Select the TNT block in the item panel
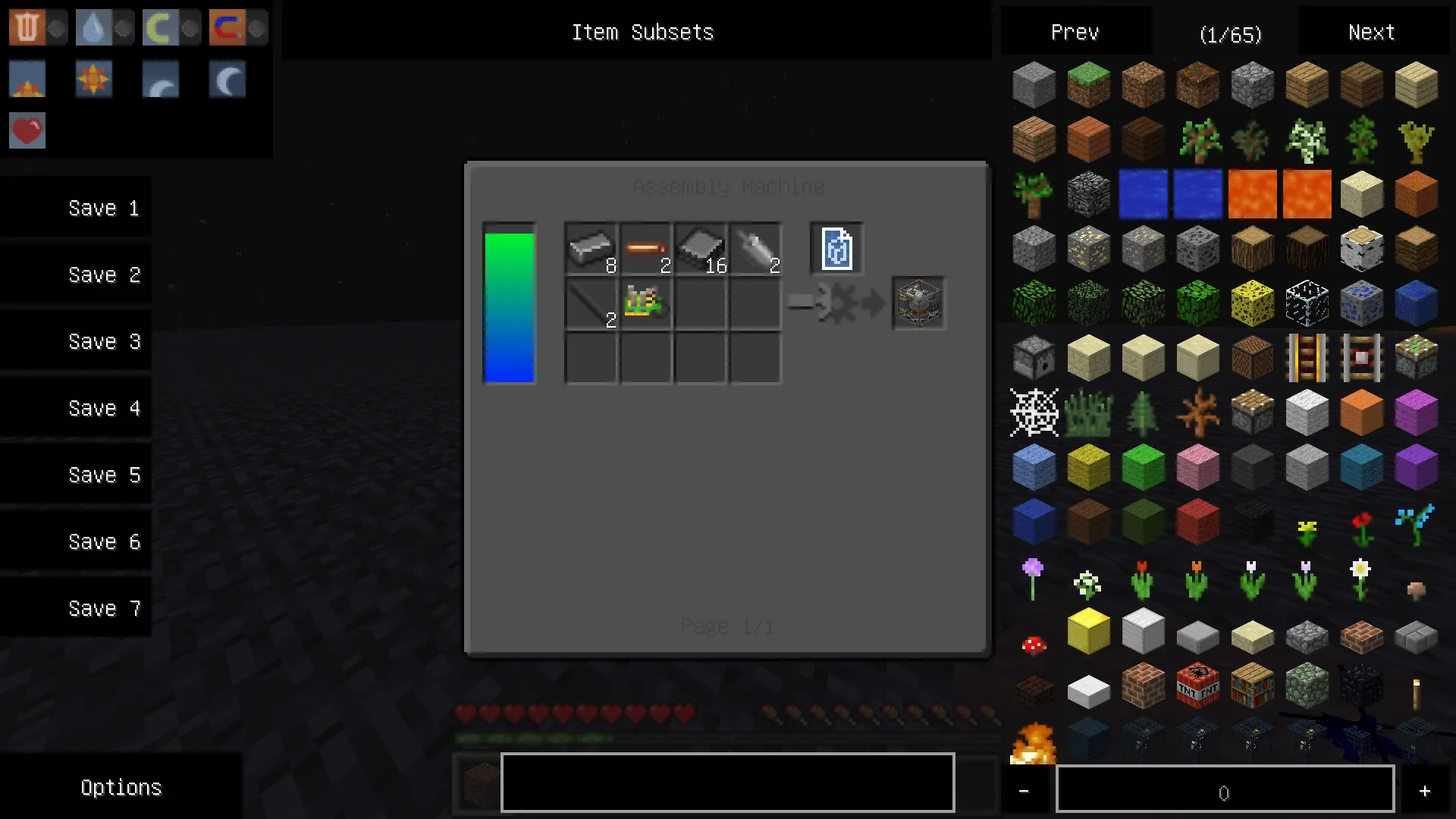The height and width of the screenshot is (819, 1456). click(x=1197, y=686)
